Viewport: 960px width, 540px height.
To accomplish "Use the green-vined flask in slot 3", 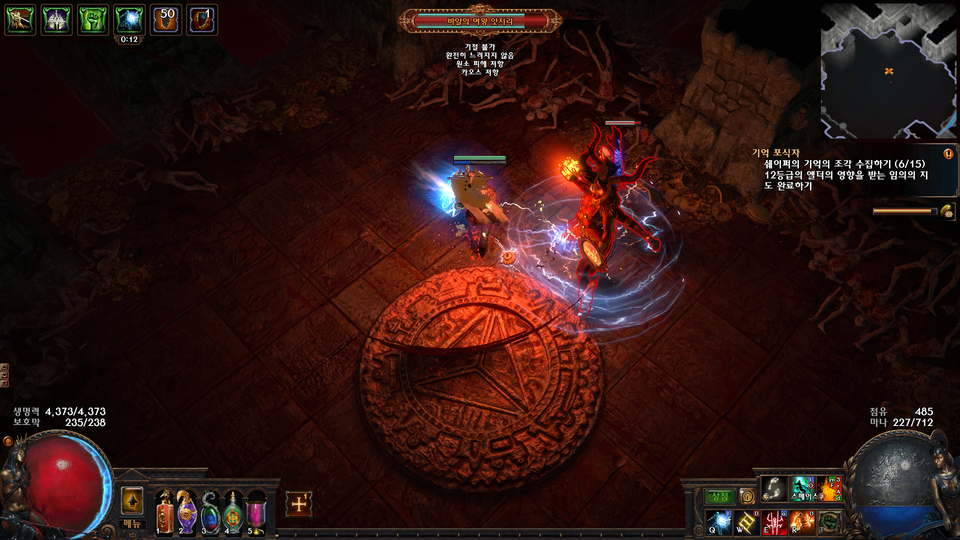I will 210,511.
